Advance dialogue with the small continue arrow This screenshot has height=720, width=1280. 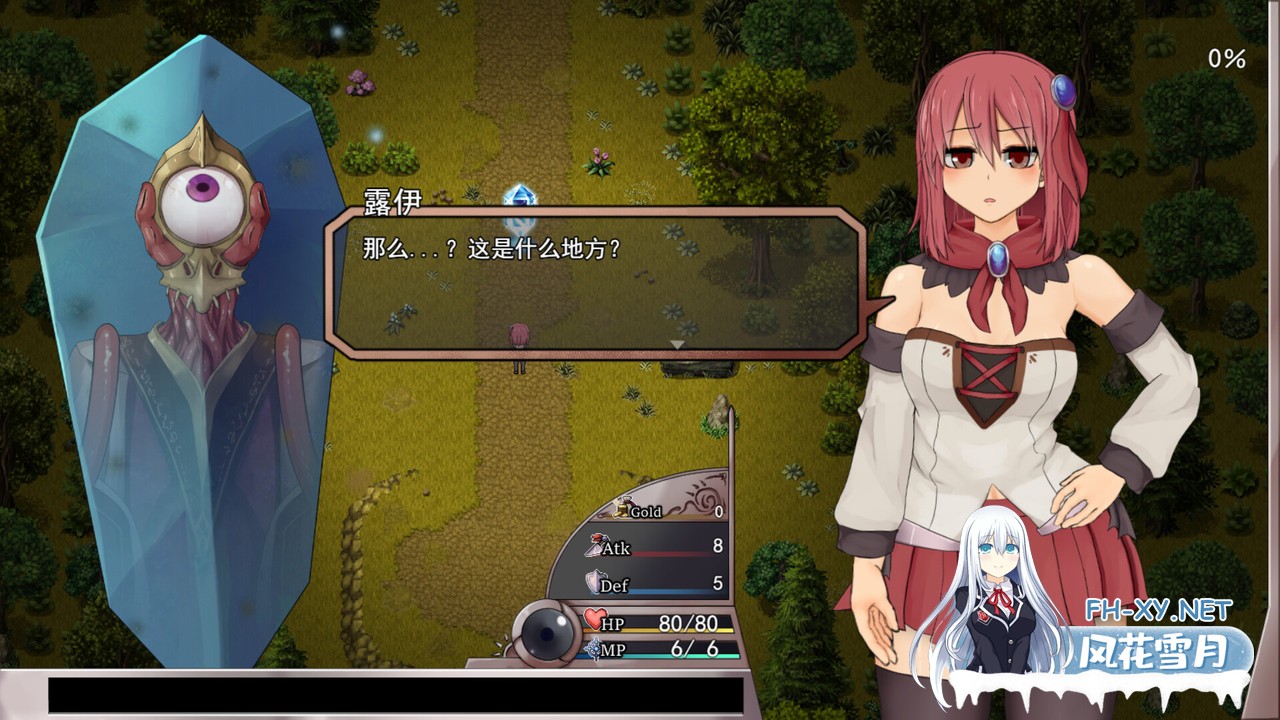[x=677, y=345]
